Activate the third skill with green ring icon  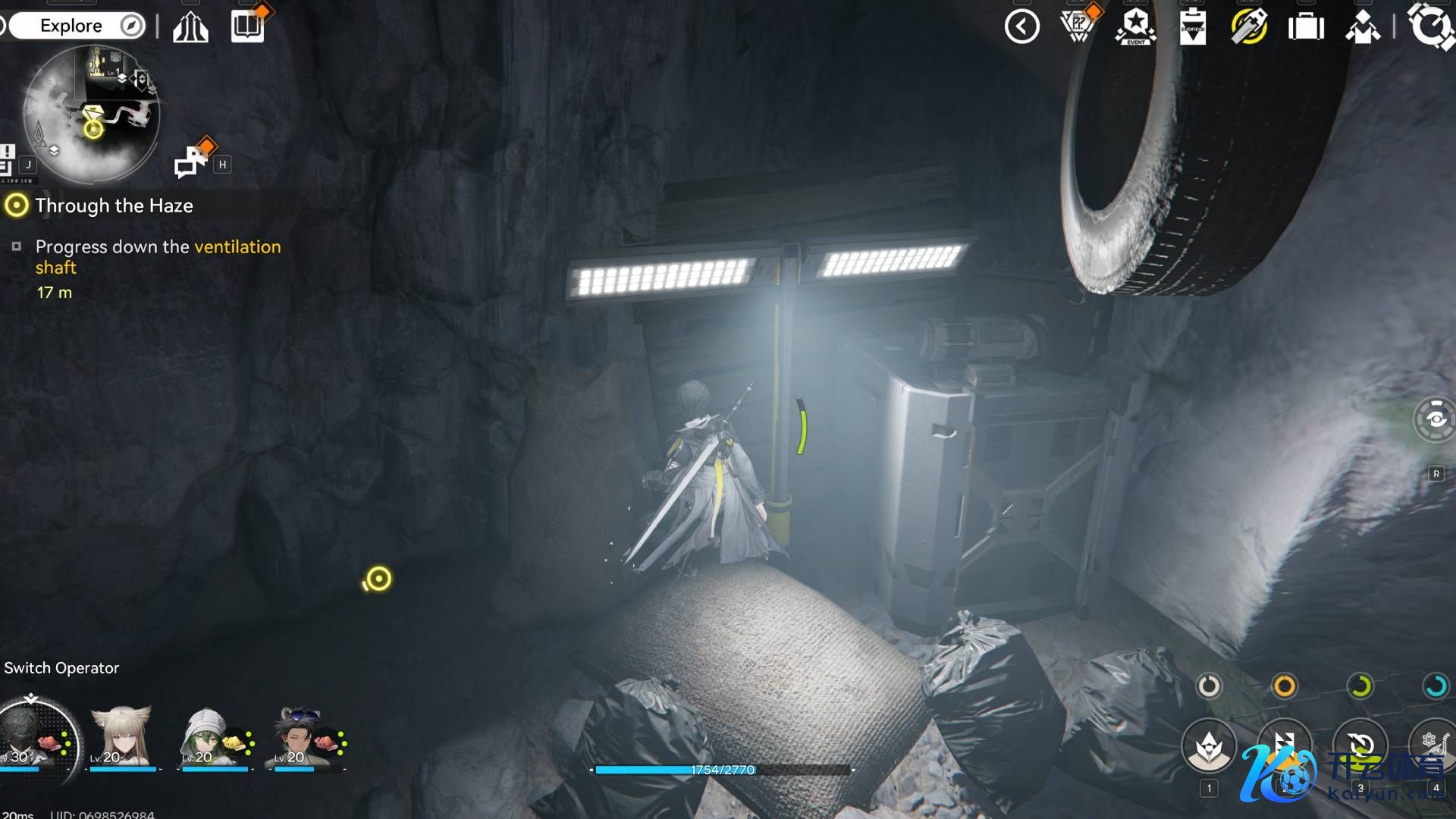pos(1360,745)
